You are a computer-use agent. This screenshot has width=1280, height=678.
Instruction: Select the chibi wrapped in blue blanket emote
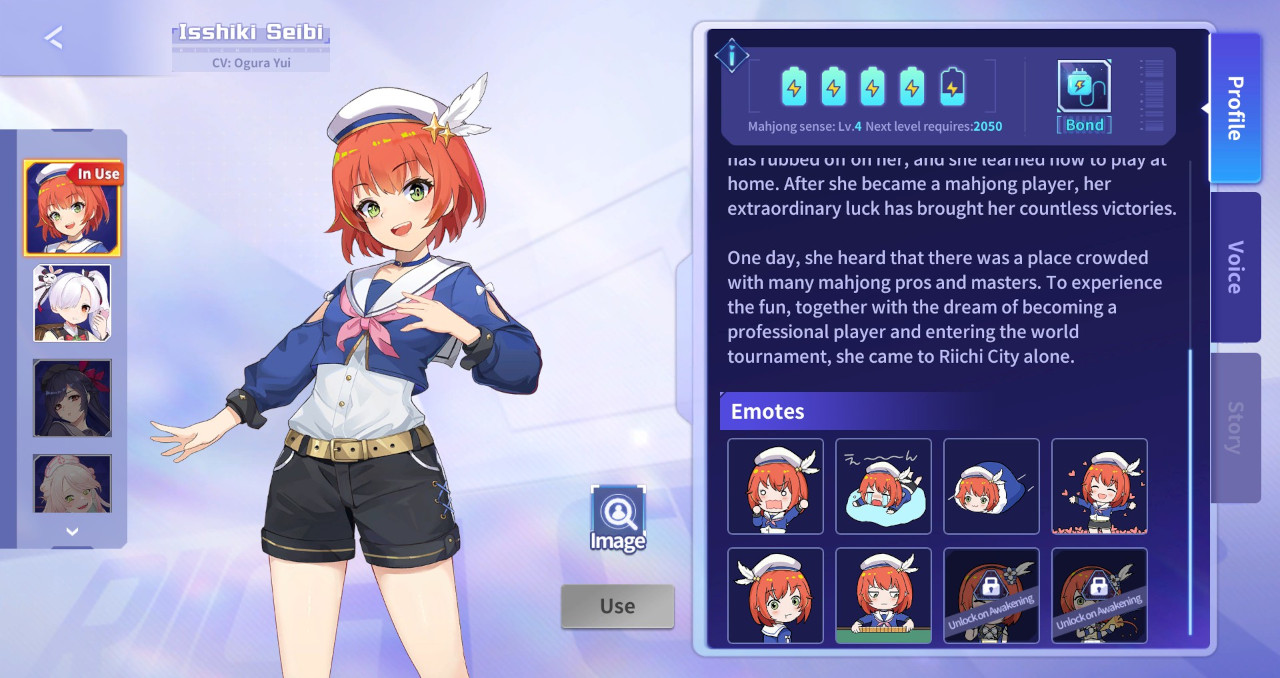point(991,486)
